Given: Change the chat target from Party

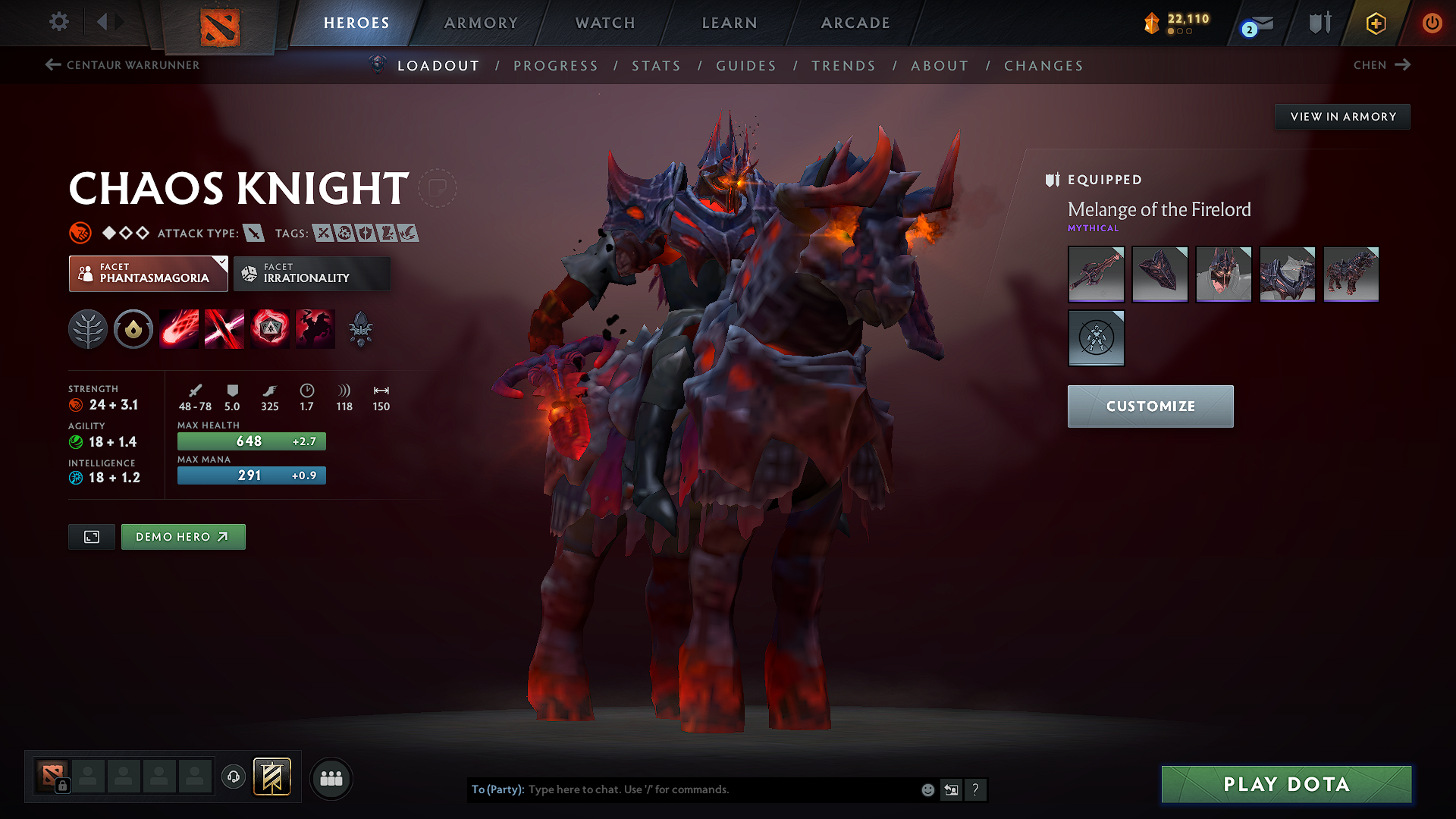Looking at the screenshot, I should (497, 789).
